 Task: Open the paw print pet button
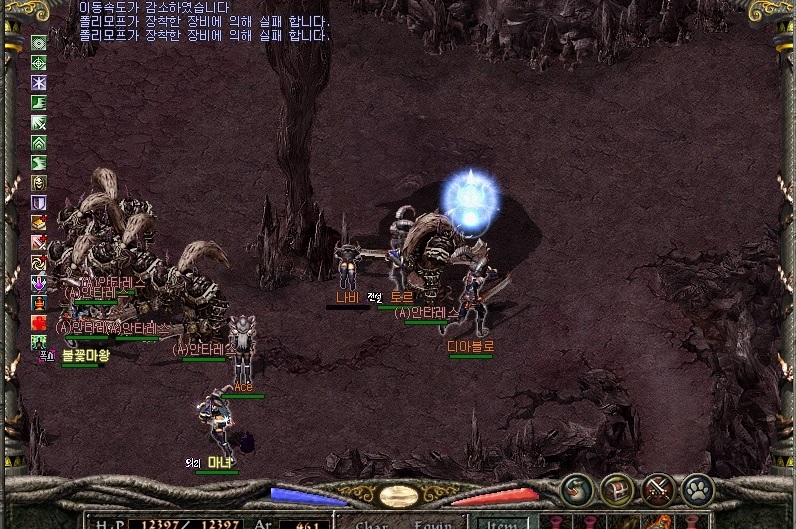pyautogui.click(x=697, y=490)
